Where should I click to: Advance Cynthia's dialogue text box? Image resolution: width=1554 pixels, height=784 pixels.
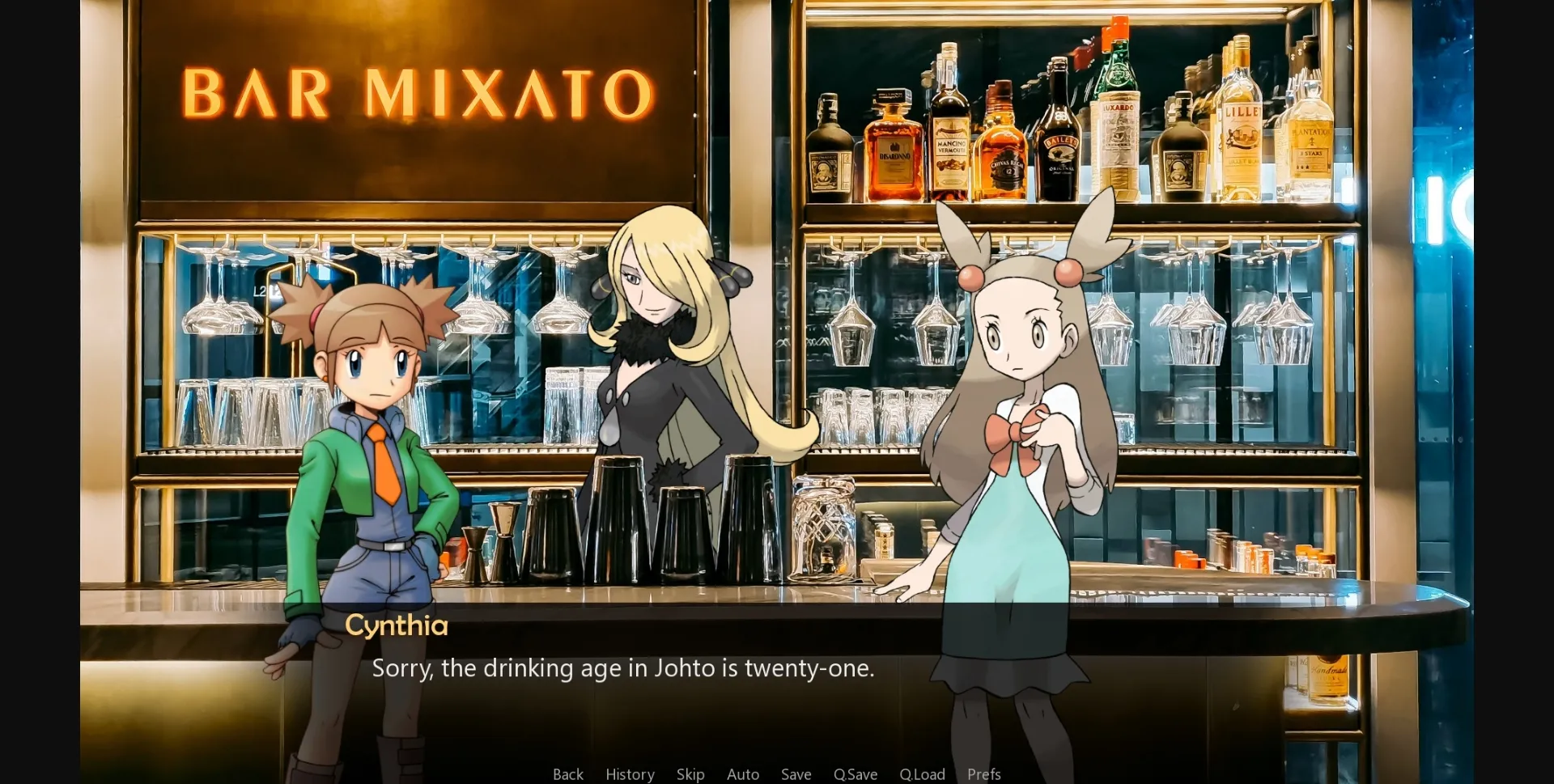[622, 668]
